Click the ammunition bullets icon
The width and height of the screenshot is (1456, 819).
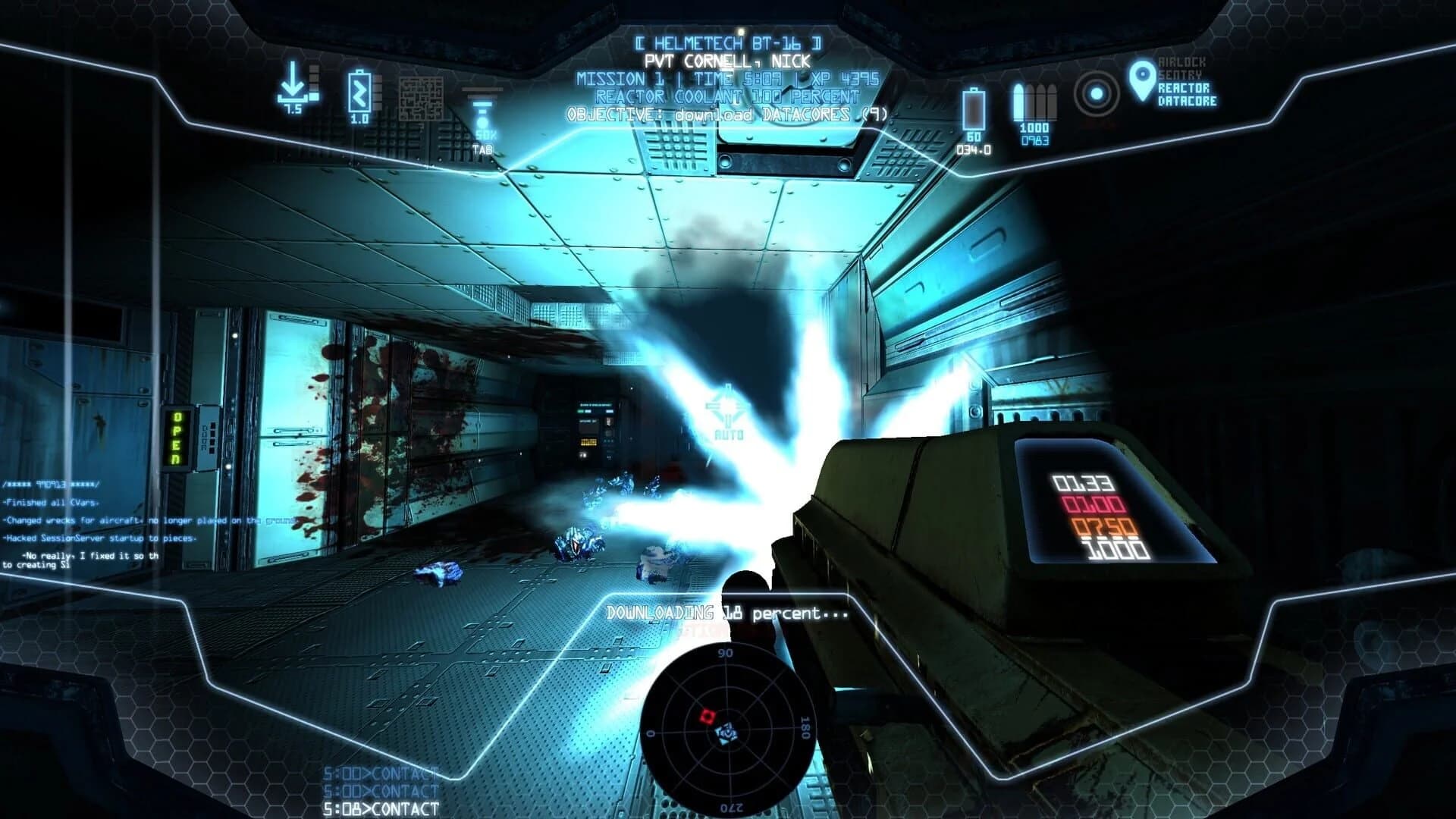pos(1036,101)
